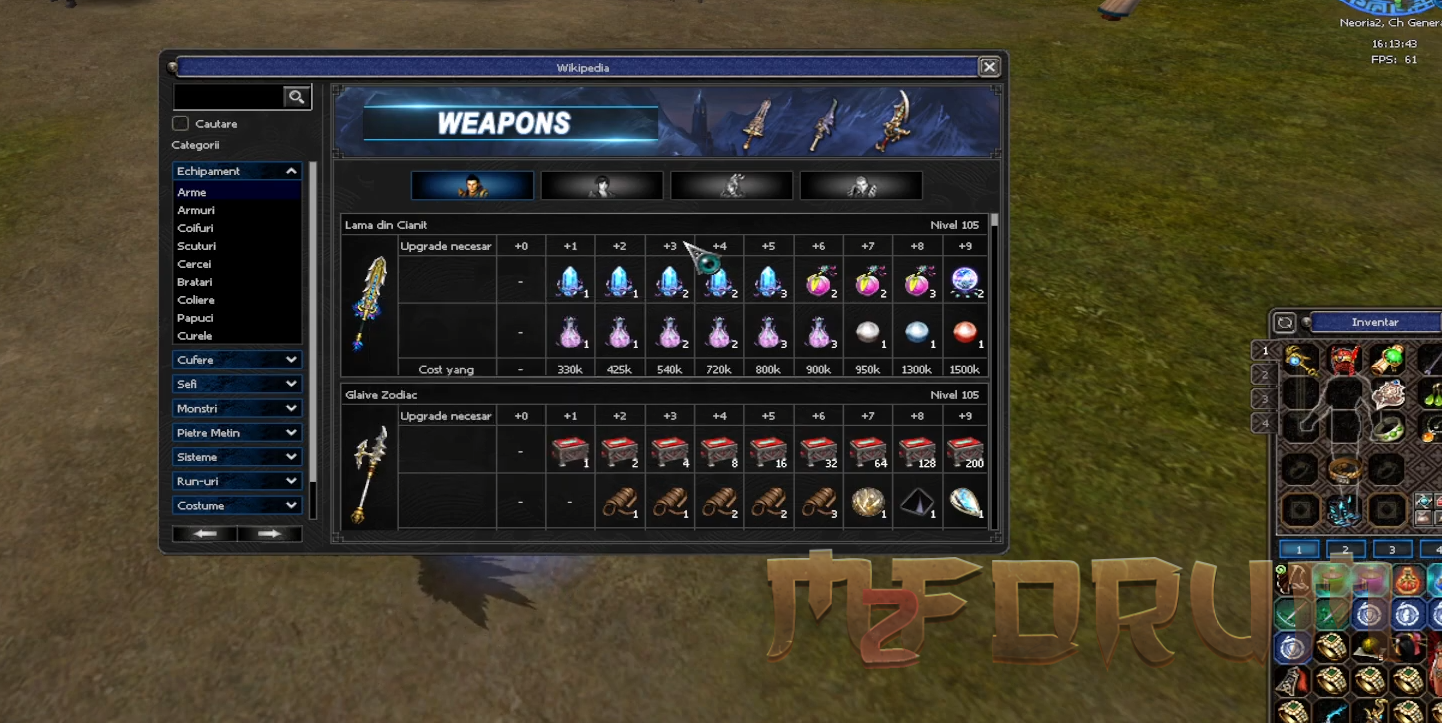Toggle the Cautare checkbox

coord(181,124)
